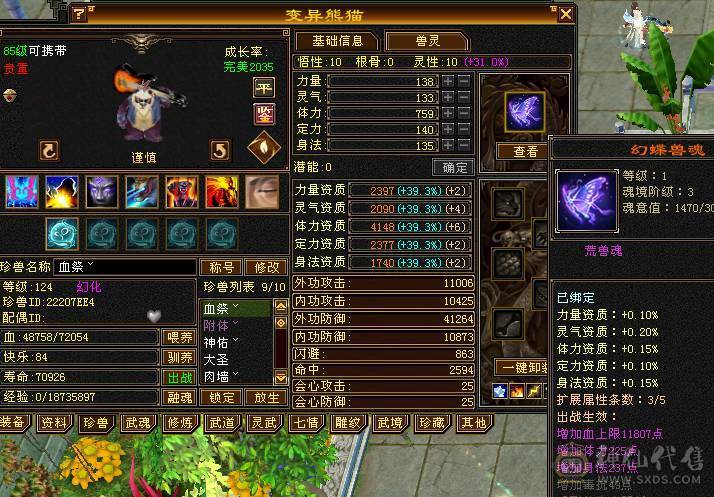Confirm attribute points with 确定

[453, 167]
